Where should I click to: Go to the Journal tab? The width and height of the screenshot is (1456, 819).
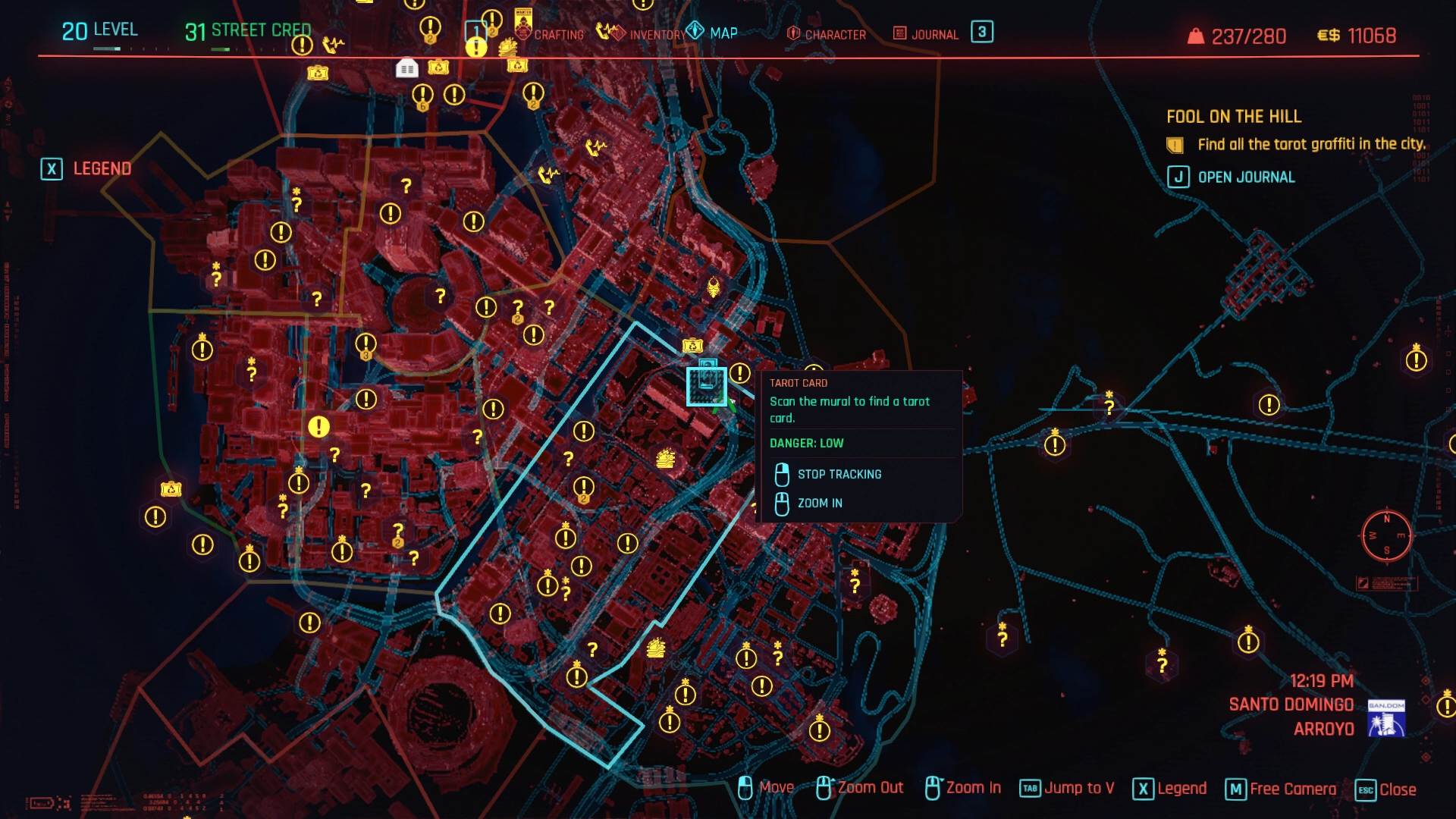[x=934, y=35]
